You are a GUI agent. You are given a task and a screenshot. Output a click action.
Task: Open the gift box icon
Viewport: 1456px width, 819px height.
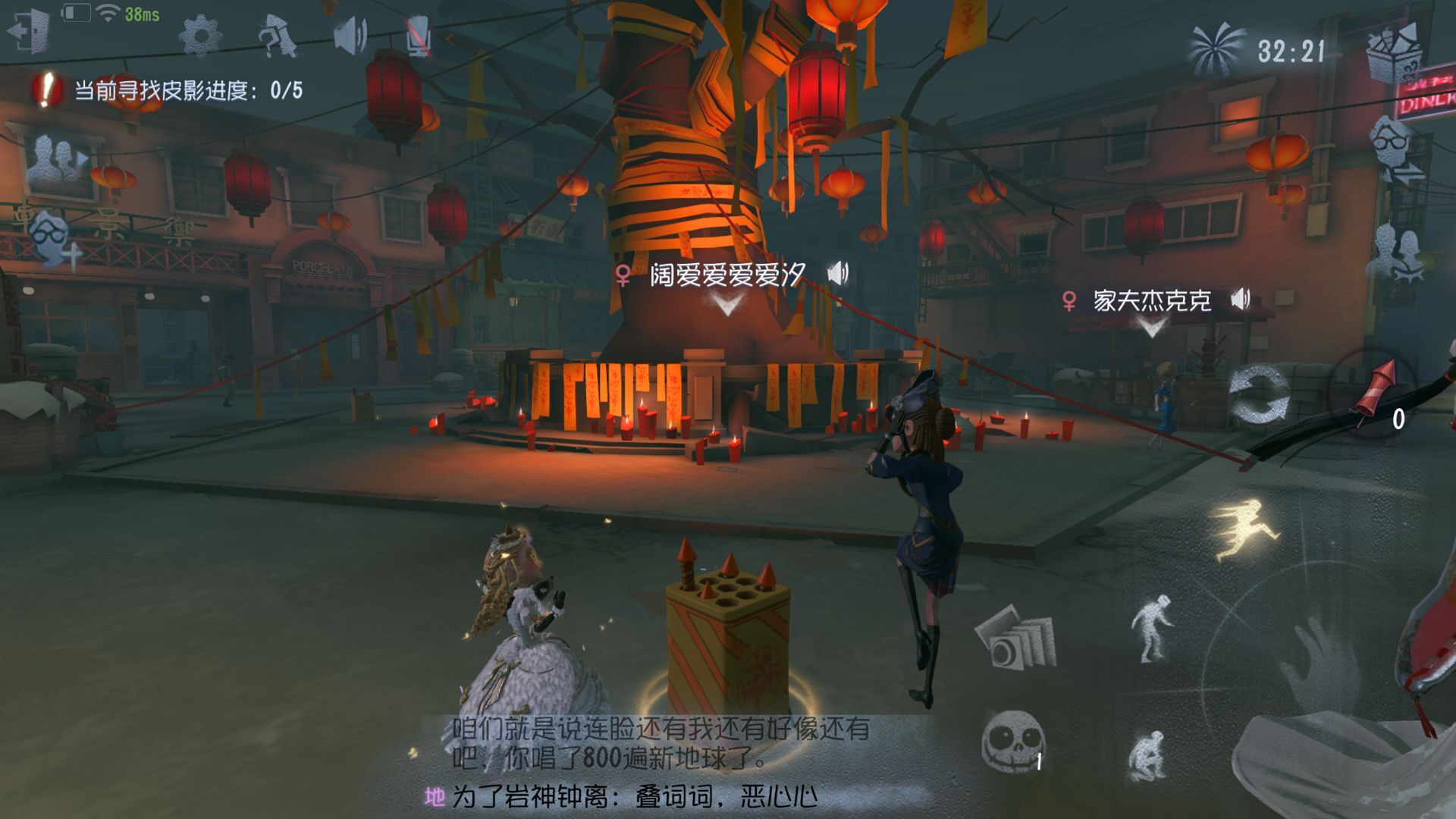[x=1395, y=52]
